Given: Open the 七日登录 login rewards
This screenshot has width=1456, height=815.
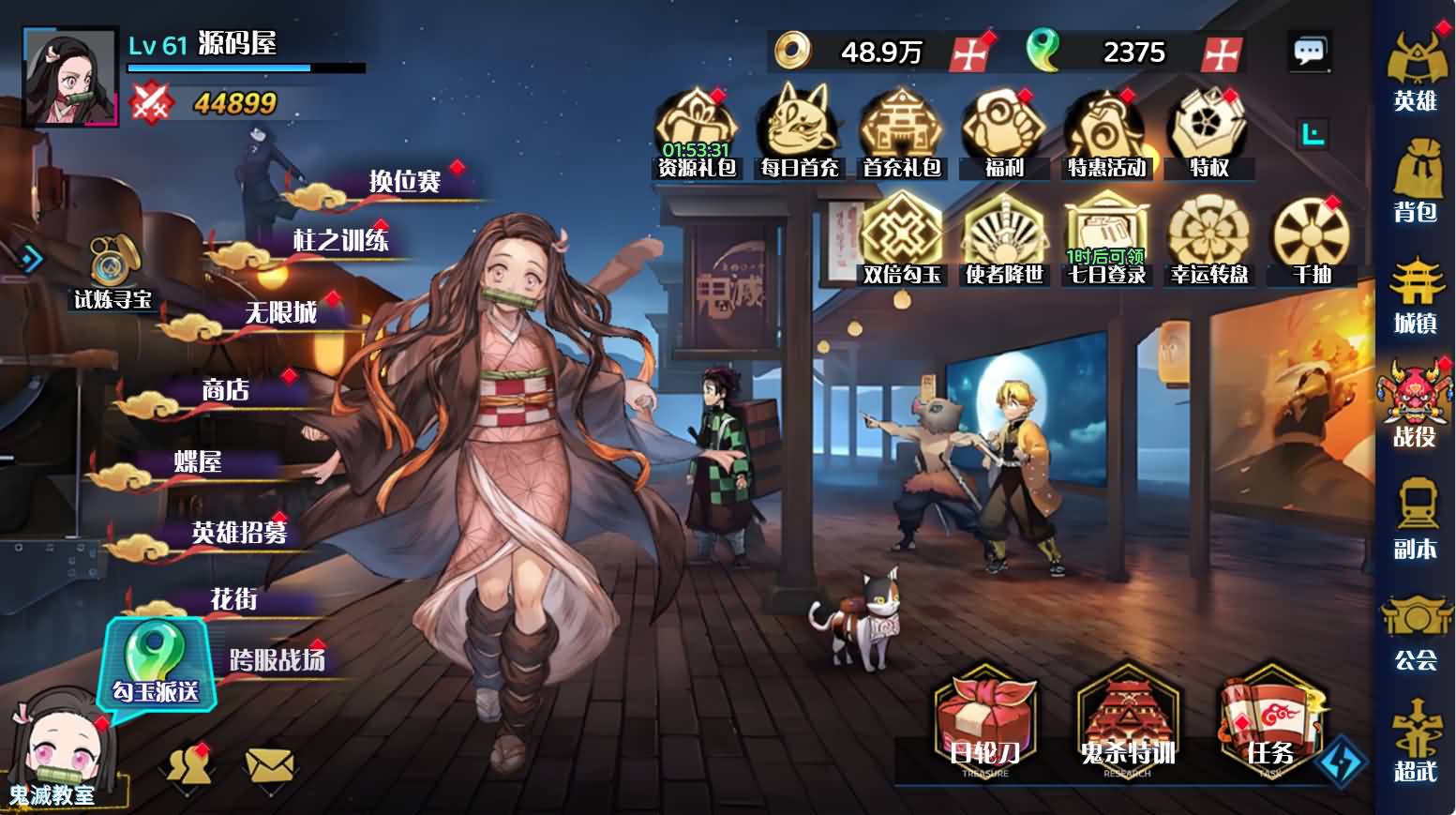Looking at the screenshot, I should click(x=1106, y=241).
